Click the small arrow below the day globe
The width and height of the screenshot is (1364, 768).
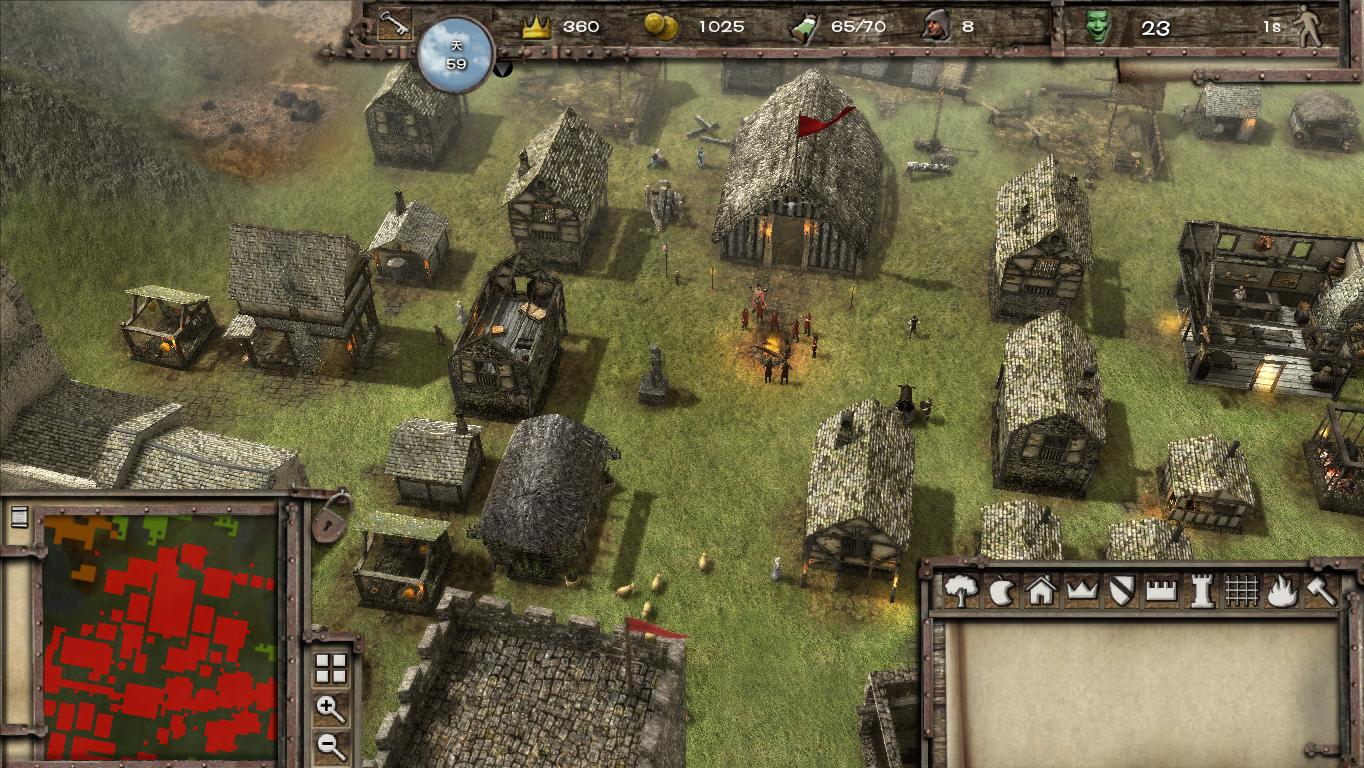click(x=503, y=68)
